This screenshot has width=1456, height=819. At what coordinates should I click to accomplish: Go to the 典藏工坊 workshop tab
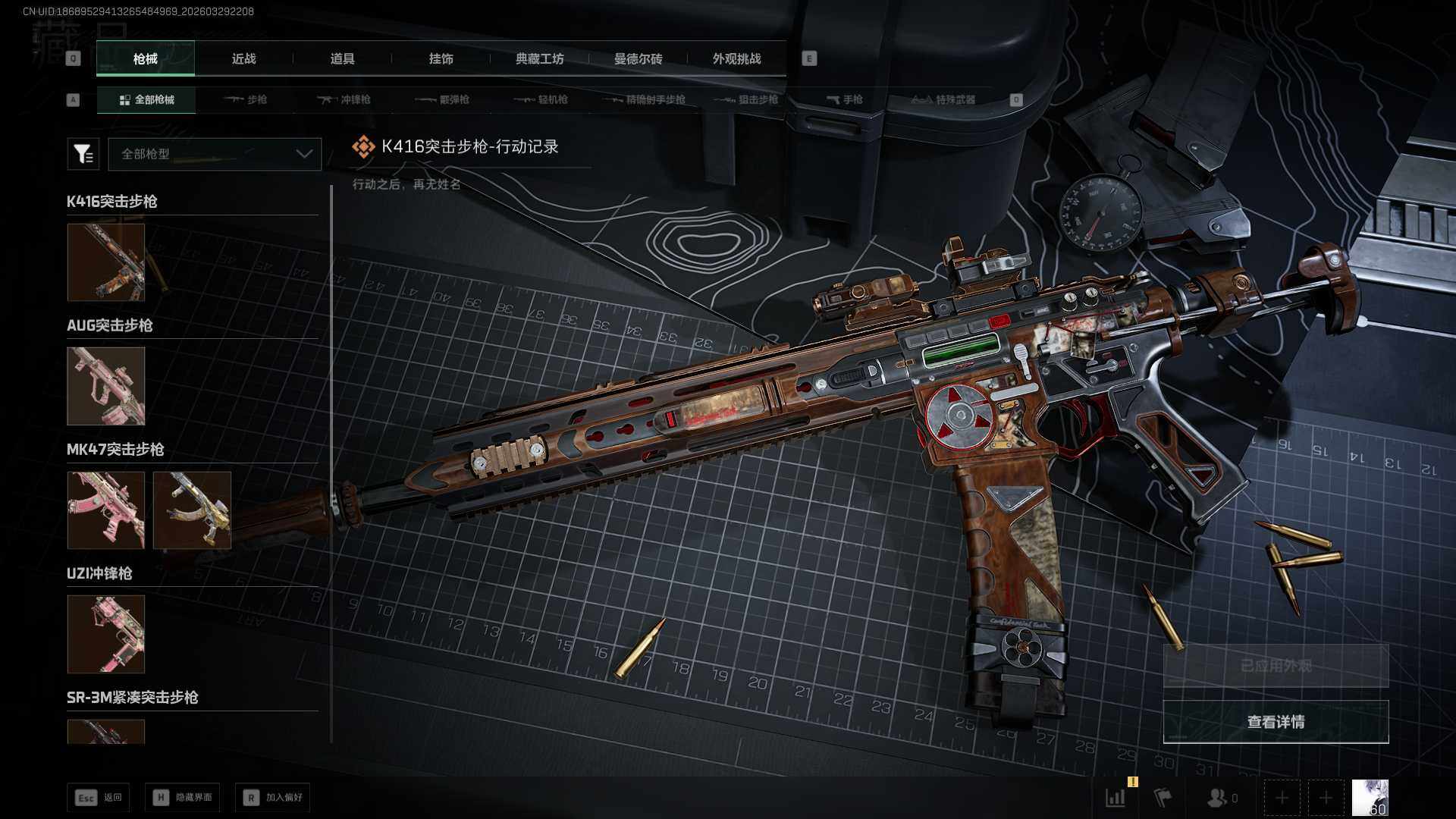click(x=539, y=58)
